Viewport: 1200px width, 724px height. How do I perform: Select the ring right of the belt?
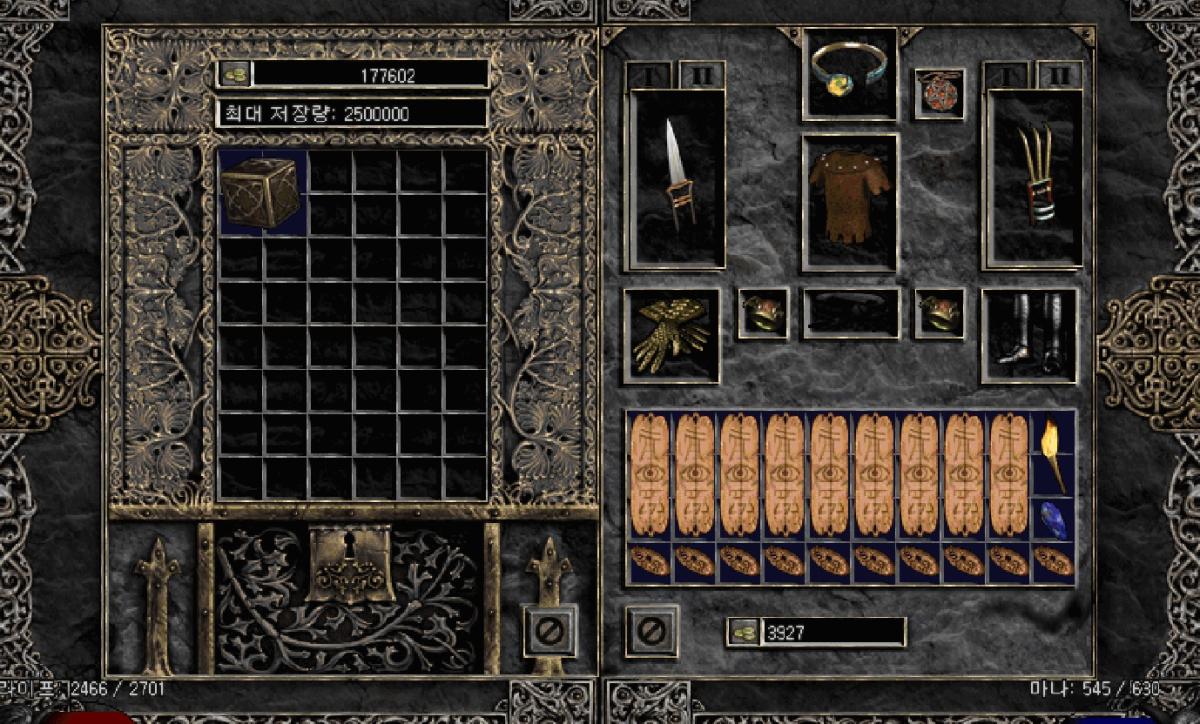coord(939,313)
